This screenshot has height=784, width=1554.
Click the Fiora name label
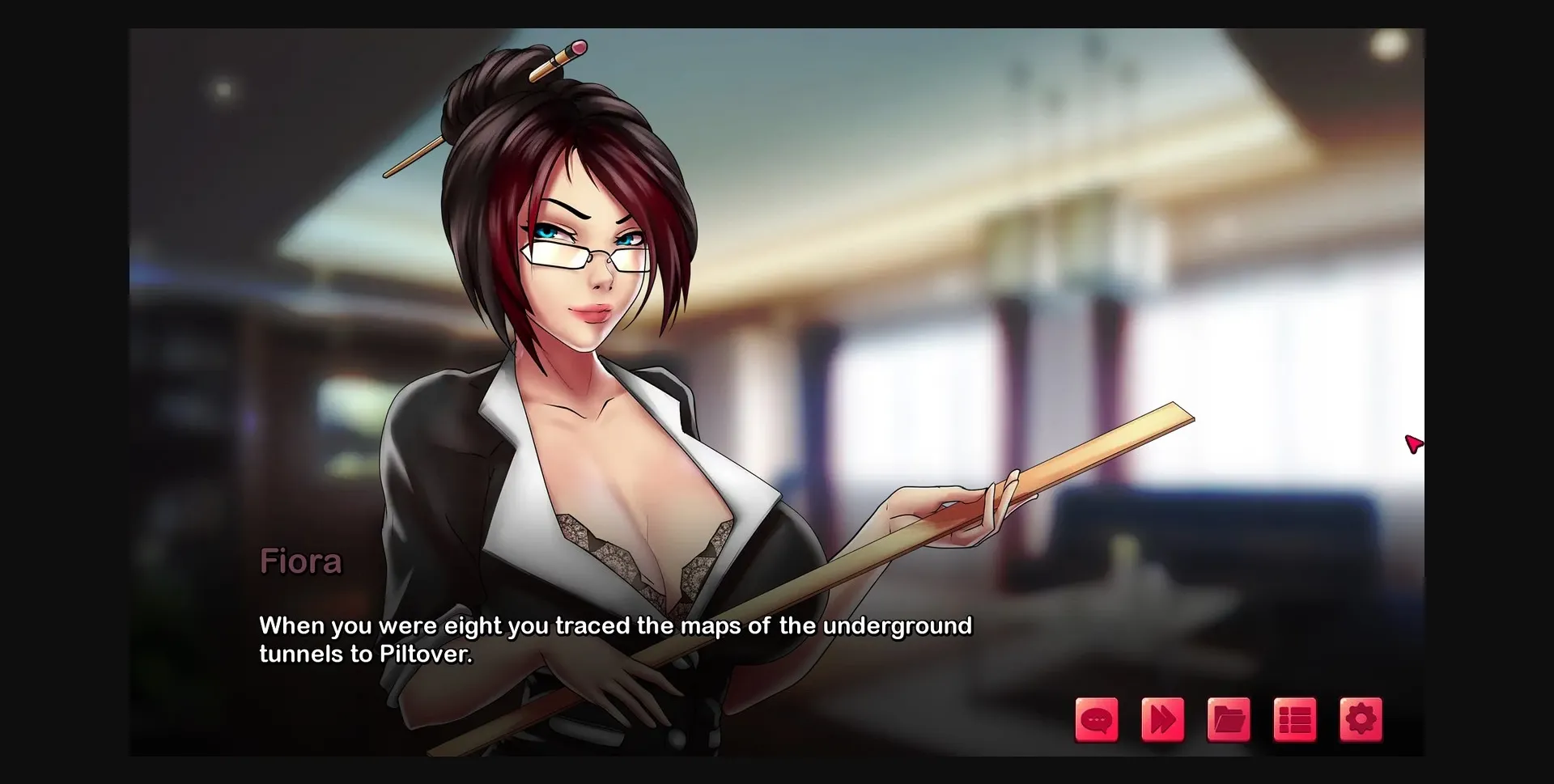[x=301, y=561]
